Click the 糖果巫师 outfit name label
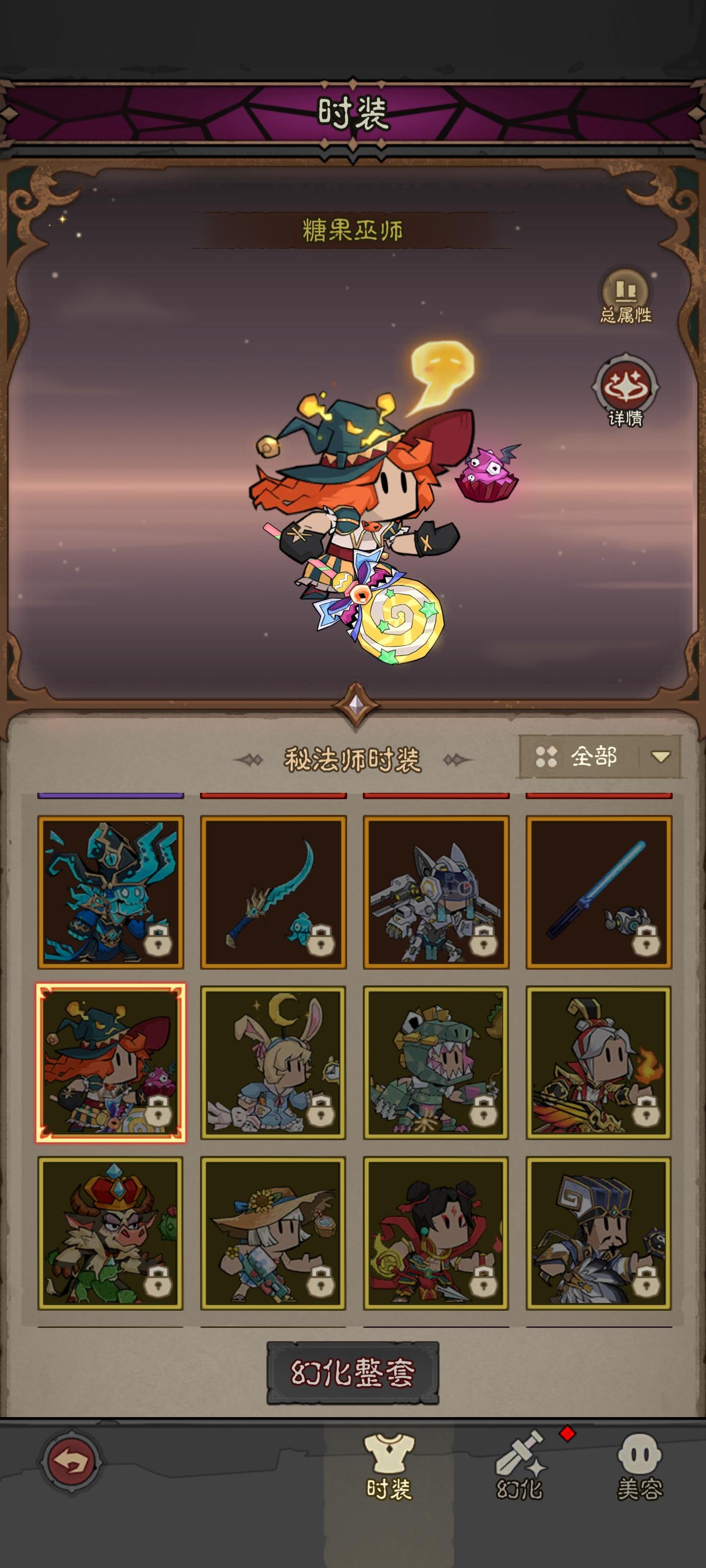The image size is (706, 1568). (x=352, y=228)
